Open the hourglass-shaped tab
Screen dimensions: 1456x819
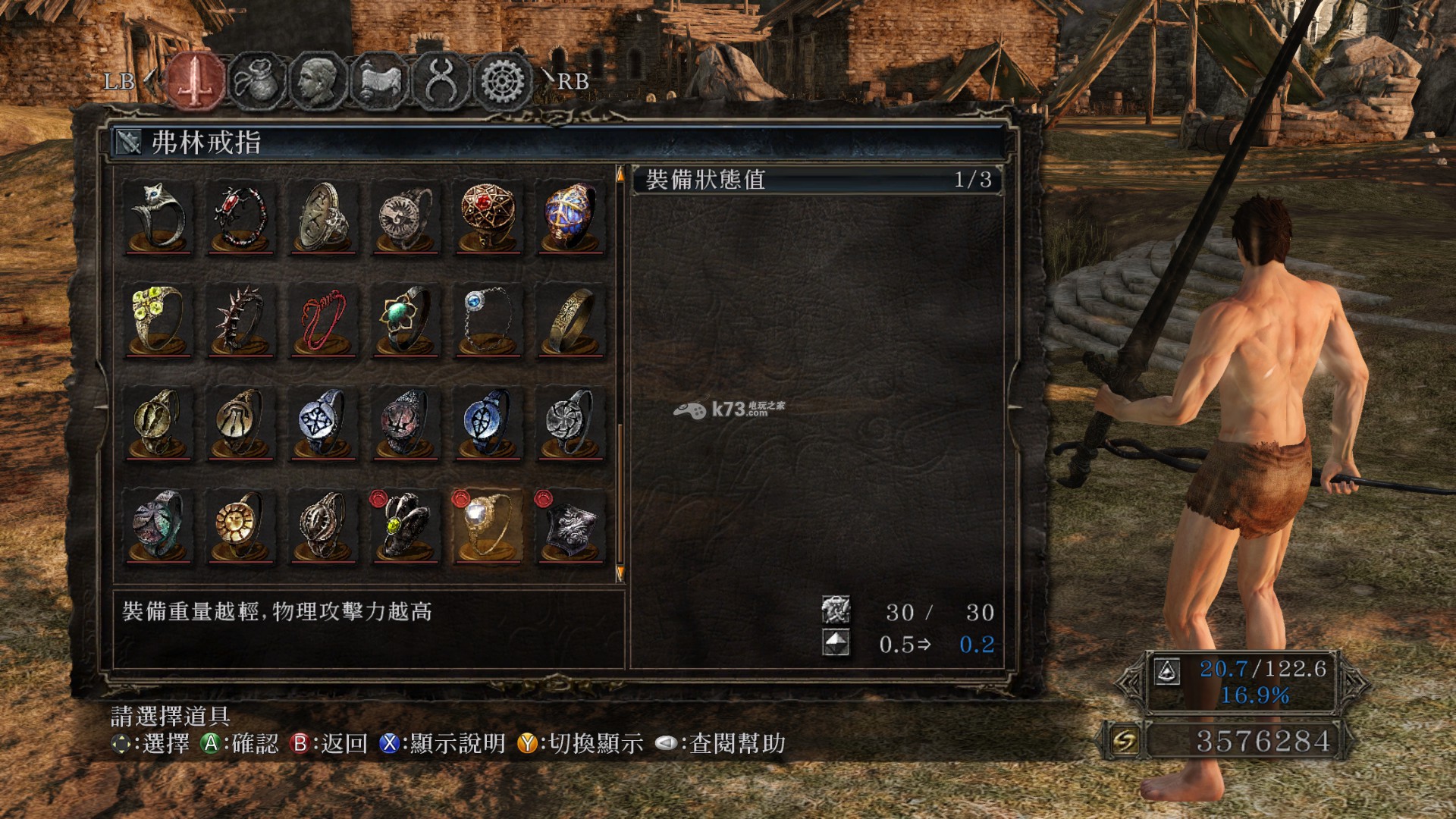(441, 80)
